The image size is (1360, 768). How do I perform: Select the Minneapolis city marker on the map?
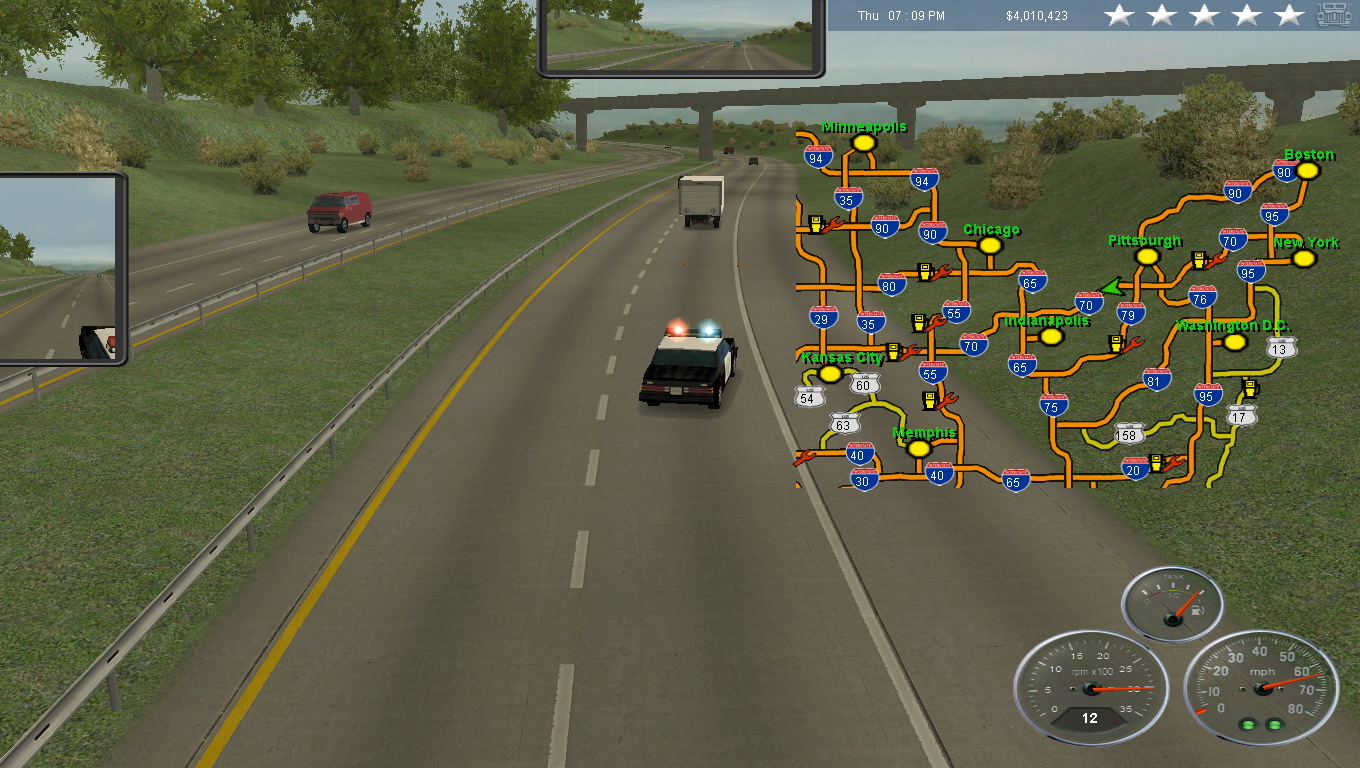coord(863,143)
